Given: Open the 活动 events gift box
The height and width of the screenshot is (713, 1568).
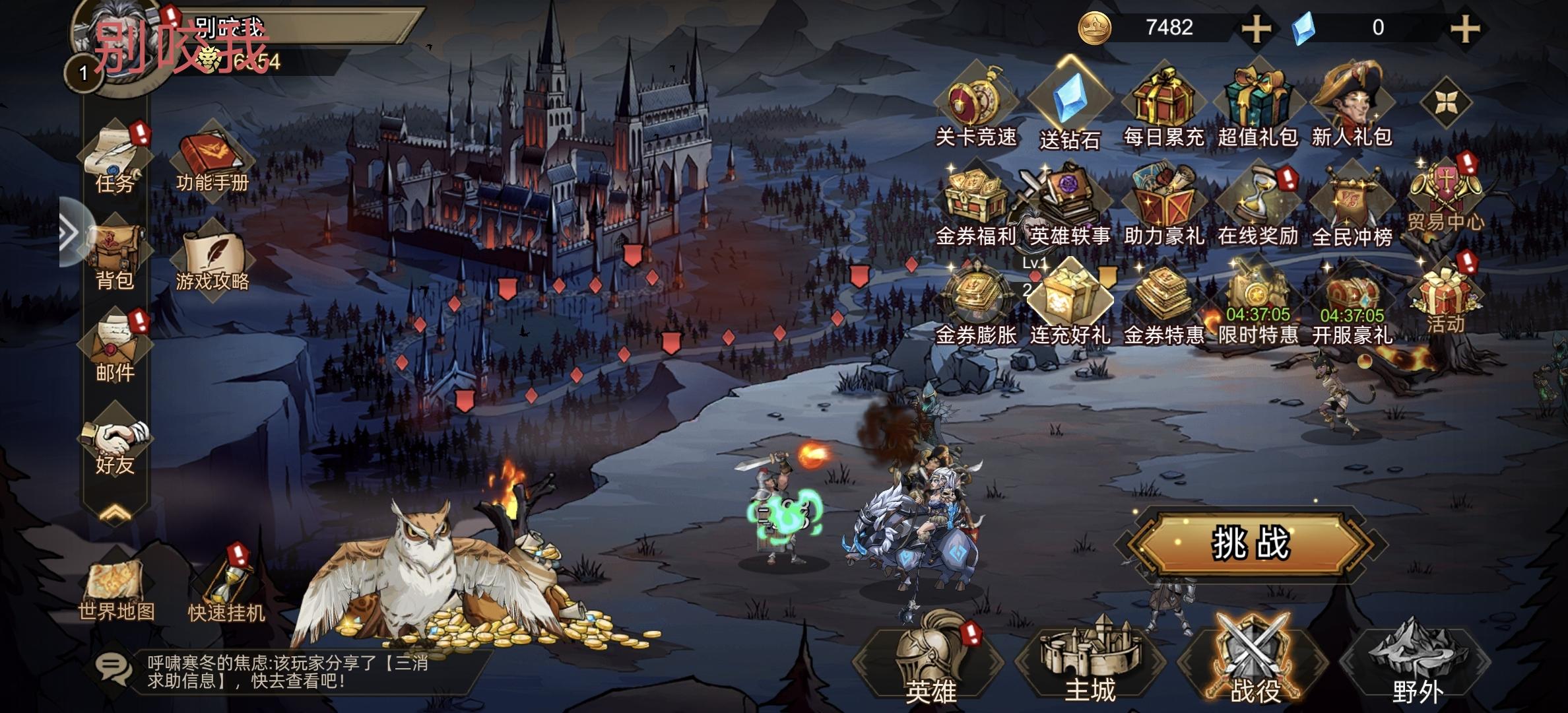Looking at the screenshot, I should tap(1445, 297).
